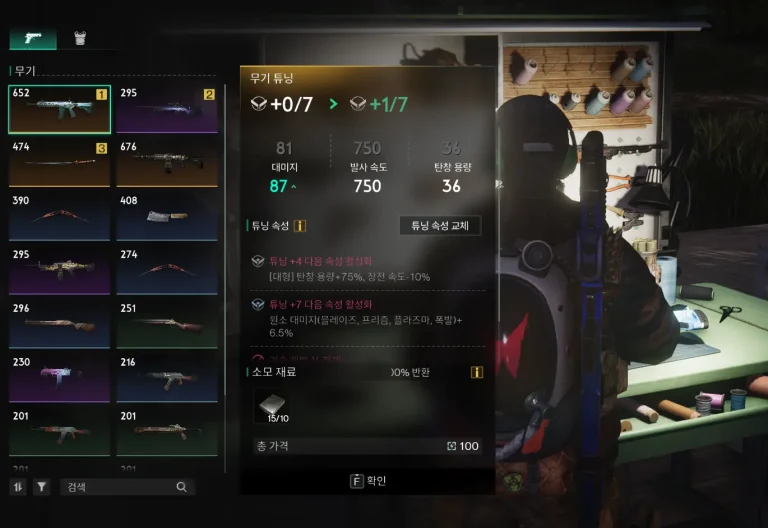This screenshot has width=768, height=528.
Task: Pick the 676 power rifle
Action: [166, 163]
